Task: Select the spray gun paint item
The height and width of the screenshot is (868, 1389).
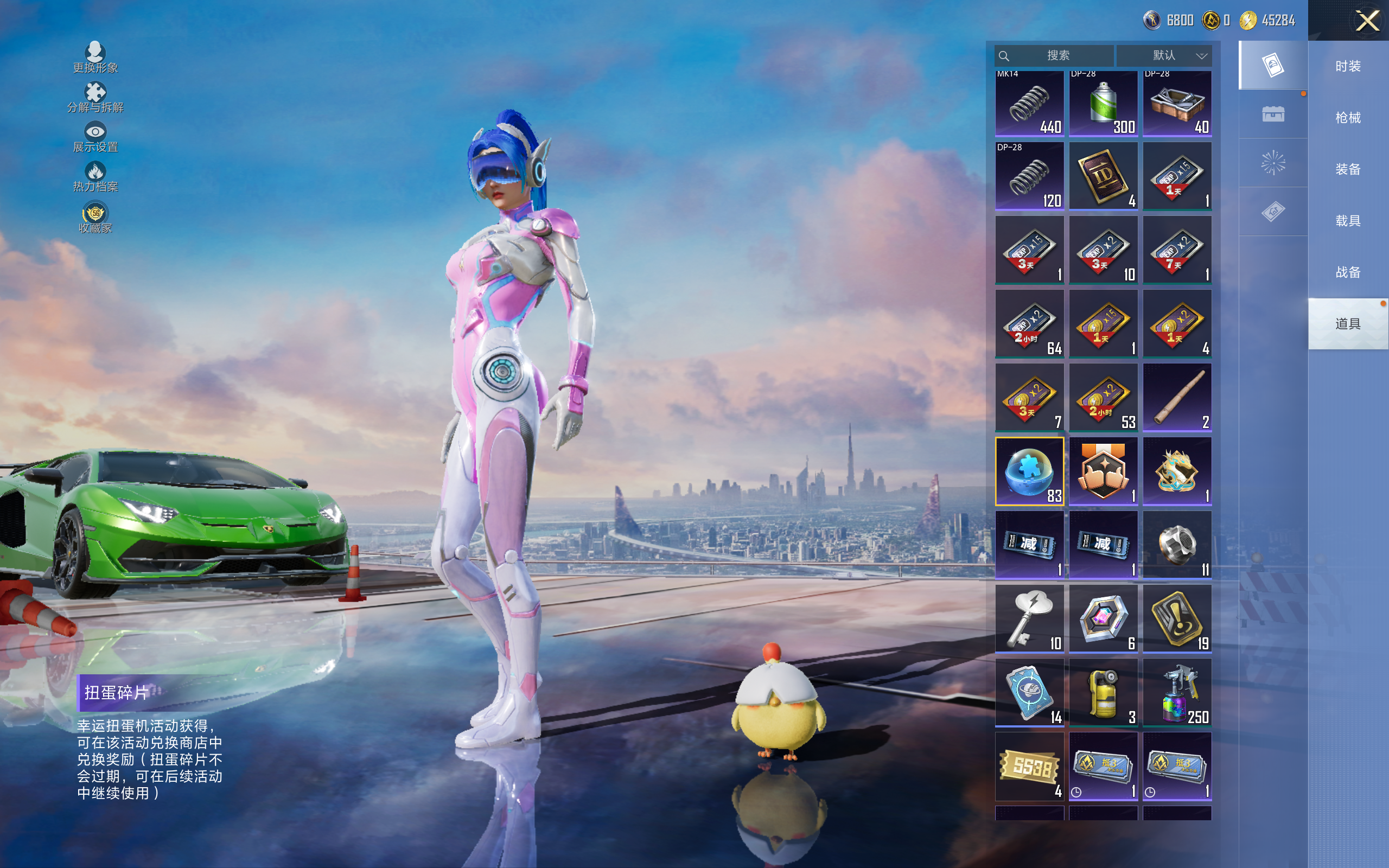Action: coord(1177,692)
